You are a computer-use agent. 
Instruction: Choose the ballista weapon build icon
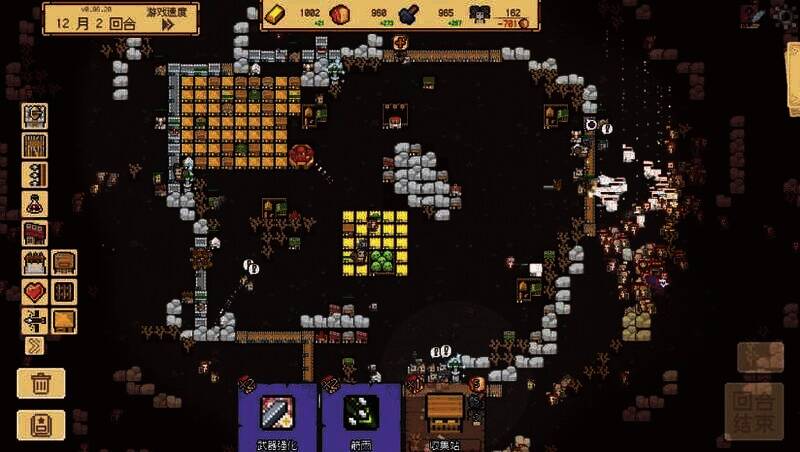(x=35, y=321)
